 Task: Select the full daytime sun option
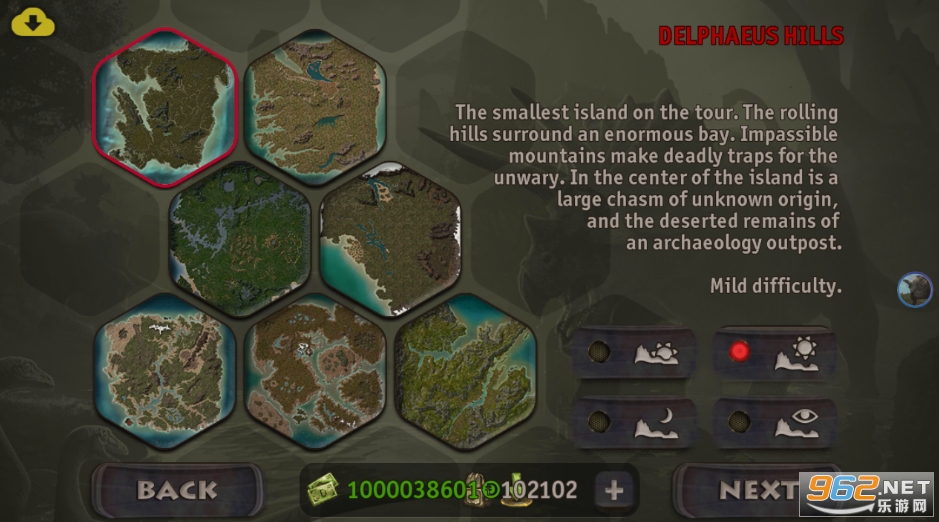(773, 353)
